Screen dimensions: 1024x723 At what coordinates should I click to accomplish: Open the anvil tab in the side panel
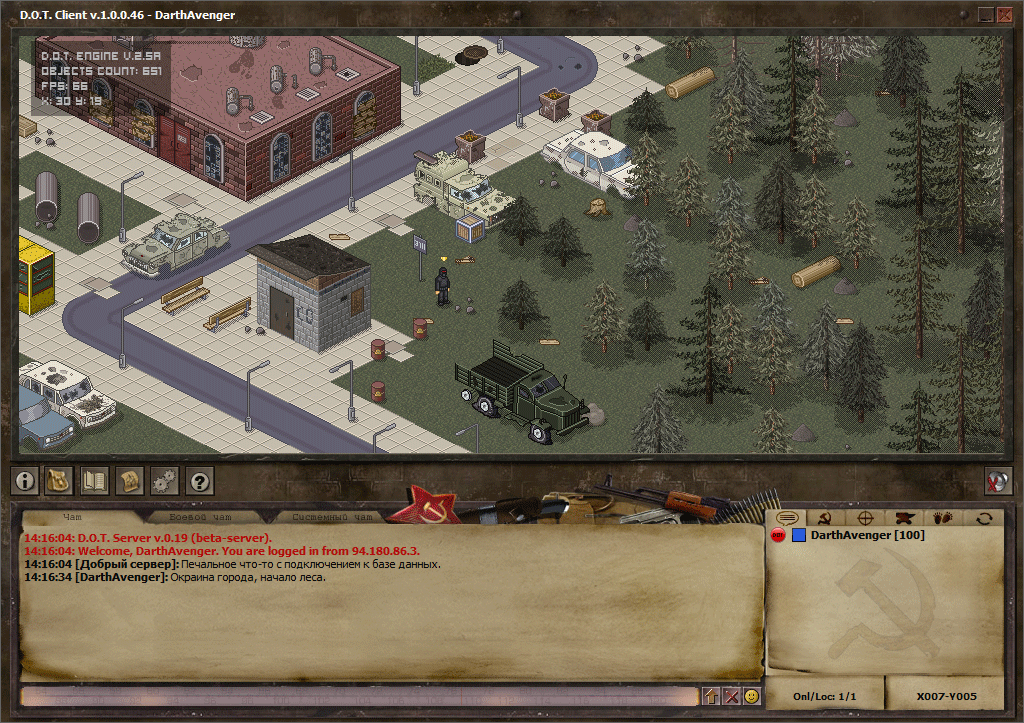tap(905, 518)
